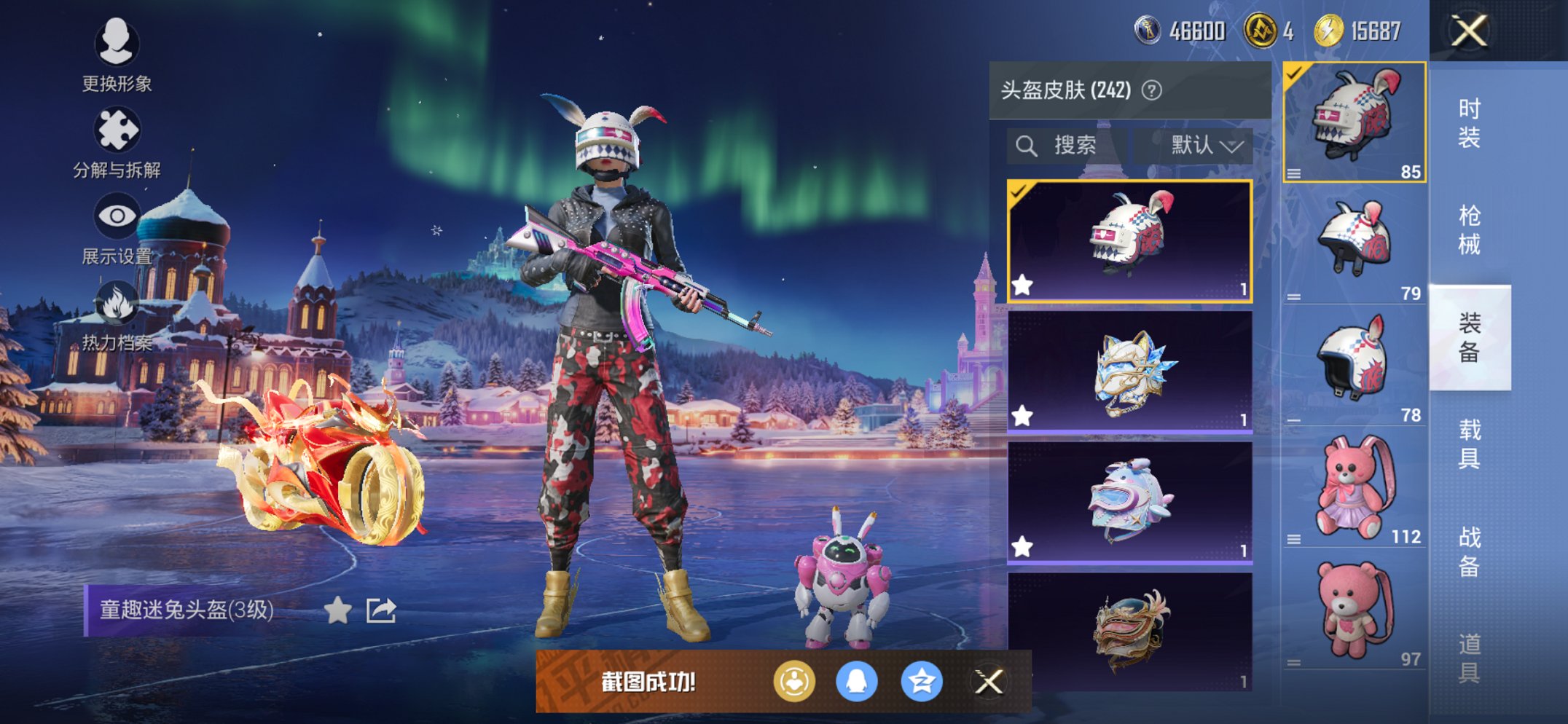The width and height of the screenshot is (1568, 724).
Task: Toggle the star next to 童趣迷兔头盔(3级)
Action: click(x=339, y=610)
